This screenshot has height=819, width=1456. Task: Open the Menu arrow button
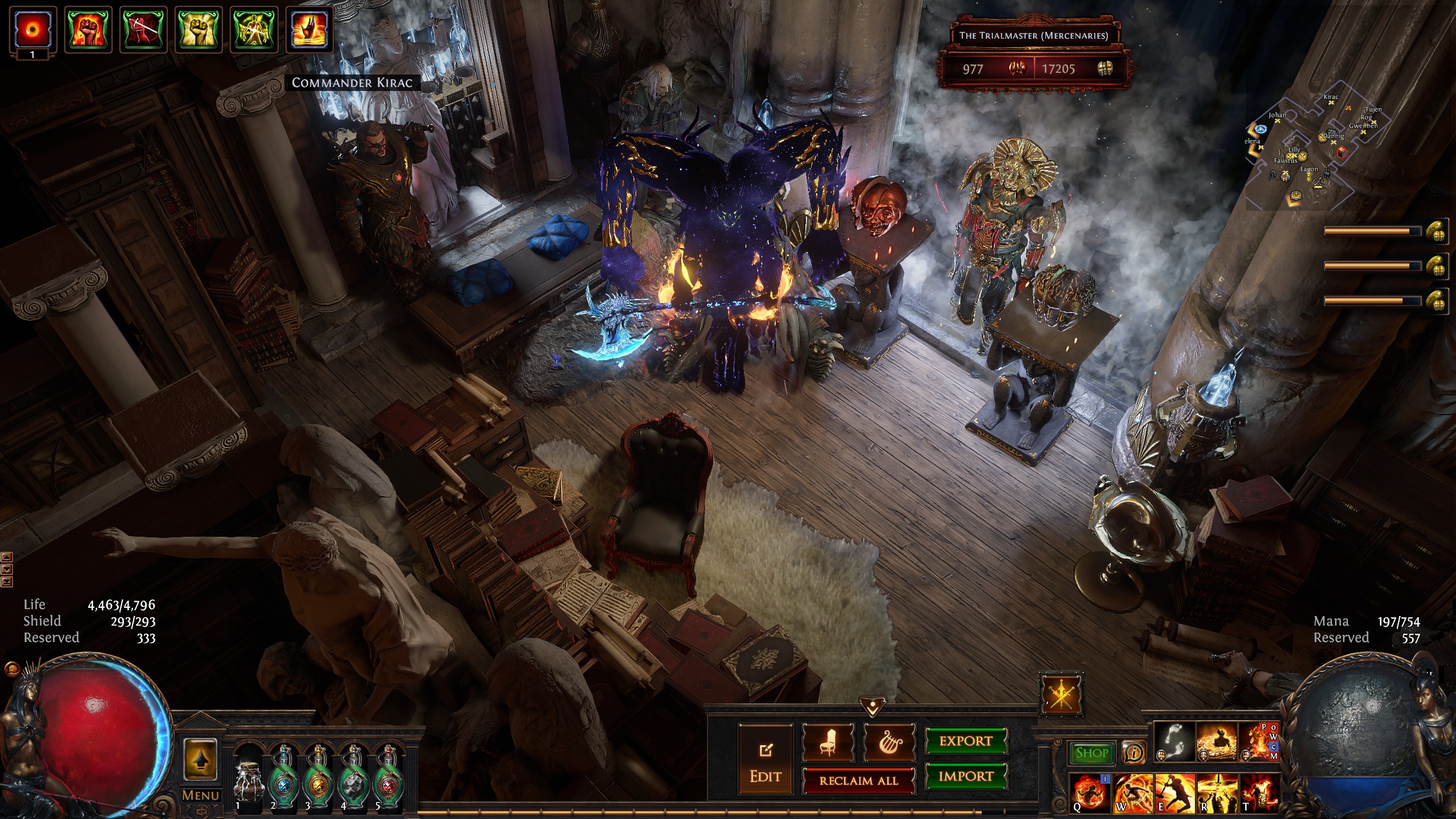(200, 759)
